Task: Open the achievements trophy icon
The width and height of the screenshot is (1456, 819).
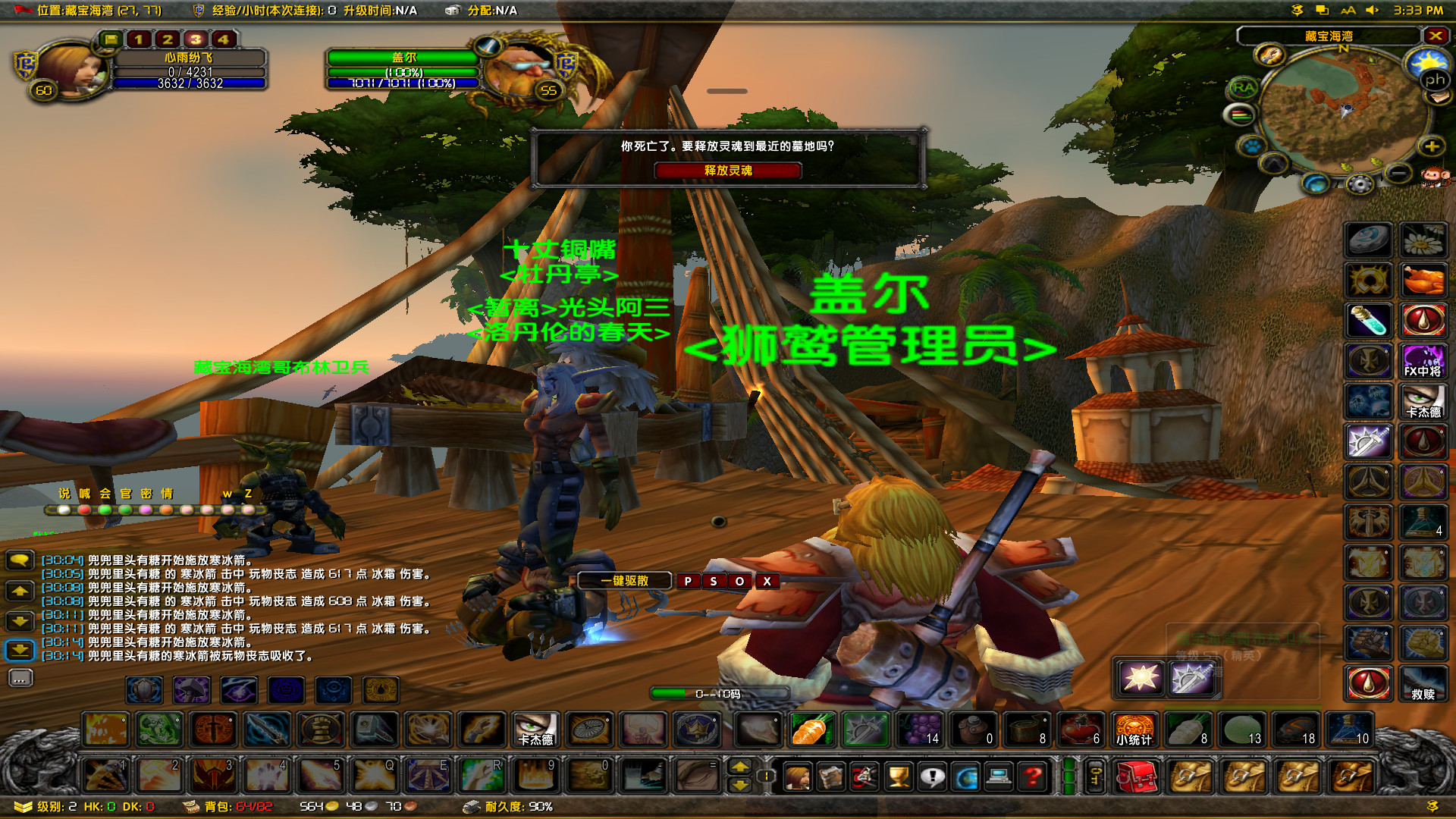Action: 898,777
